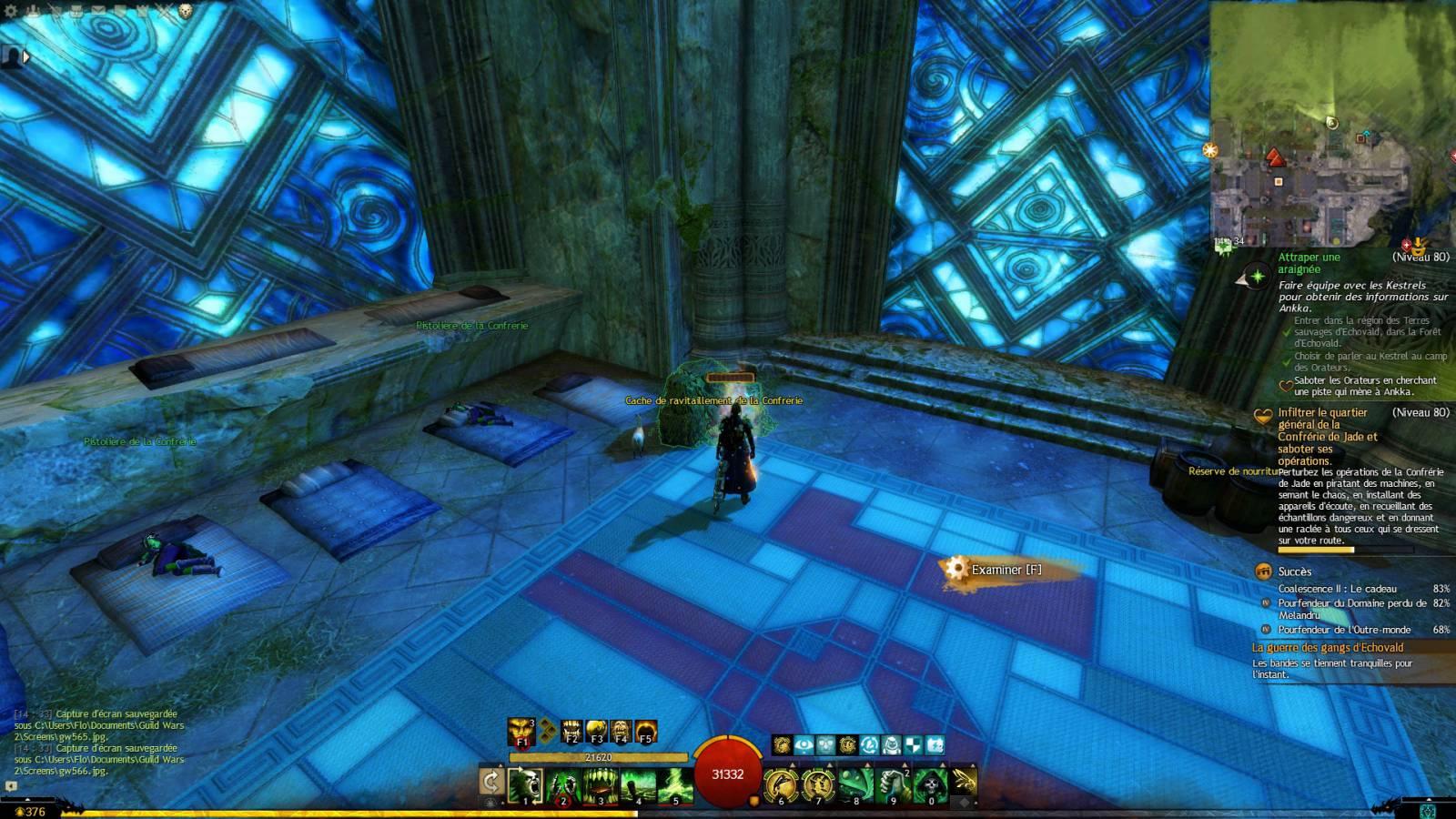The height and width of the screenshot is (819, 1456).
Task: Select 'Pourfendeur de l'Outre-monde' achievement
Action: point(1344,630)
